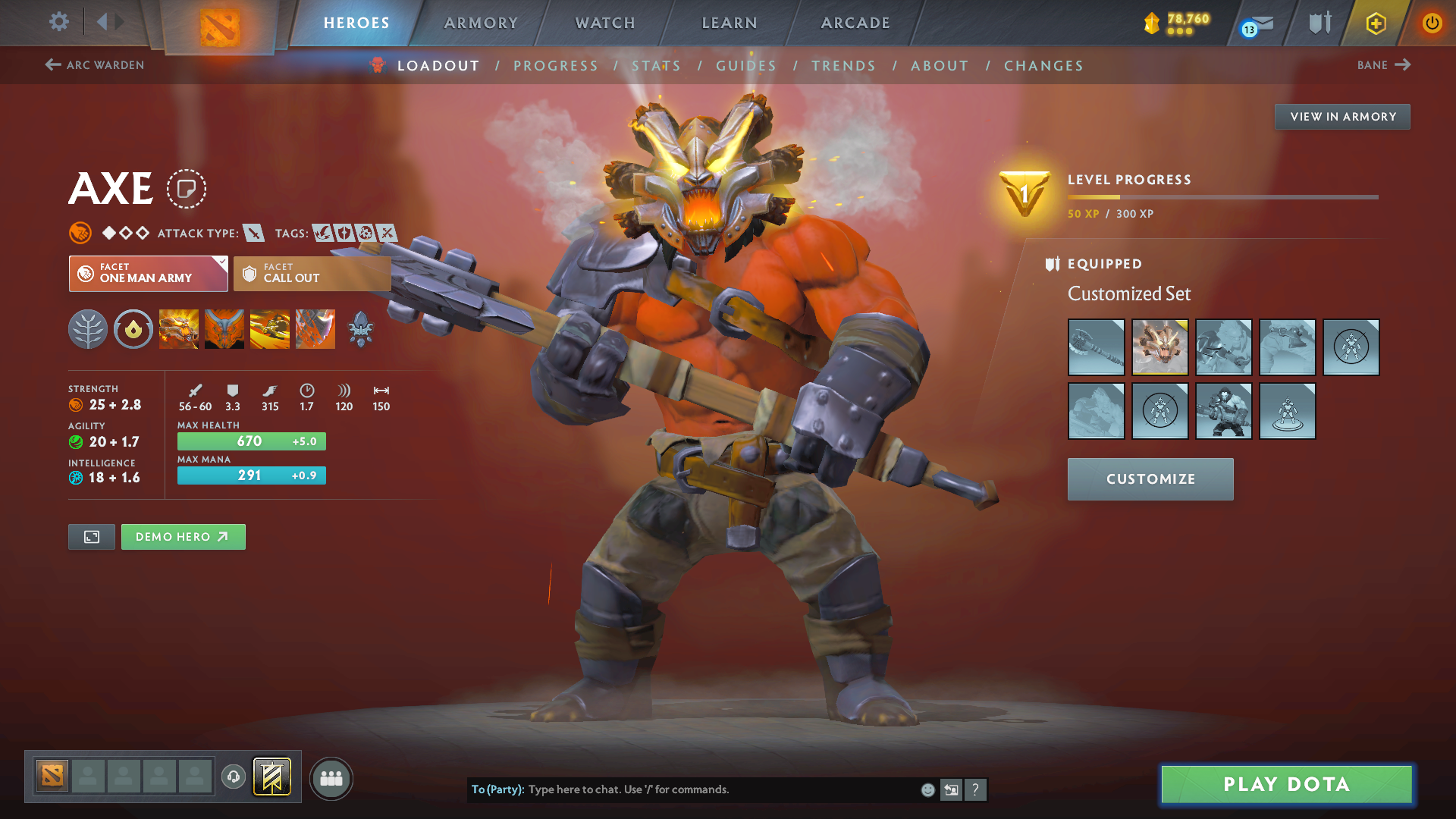Click the Dota Plus hexagon icon

point(1375,24)
